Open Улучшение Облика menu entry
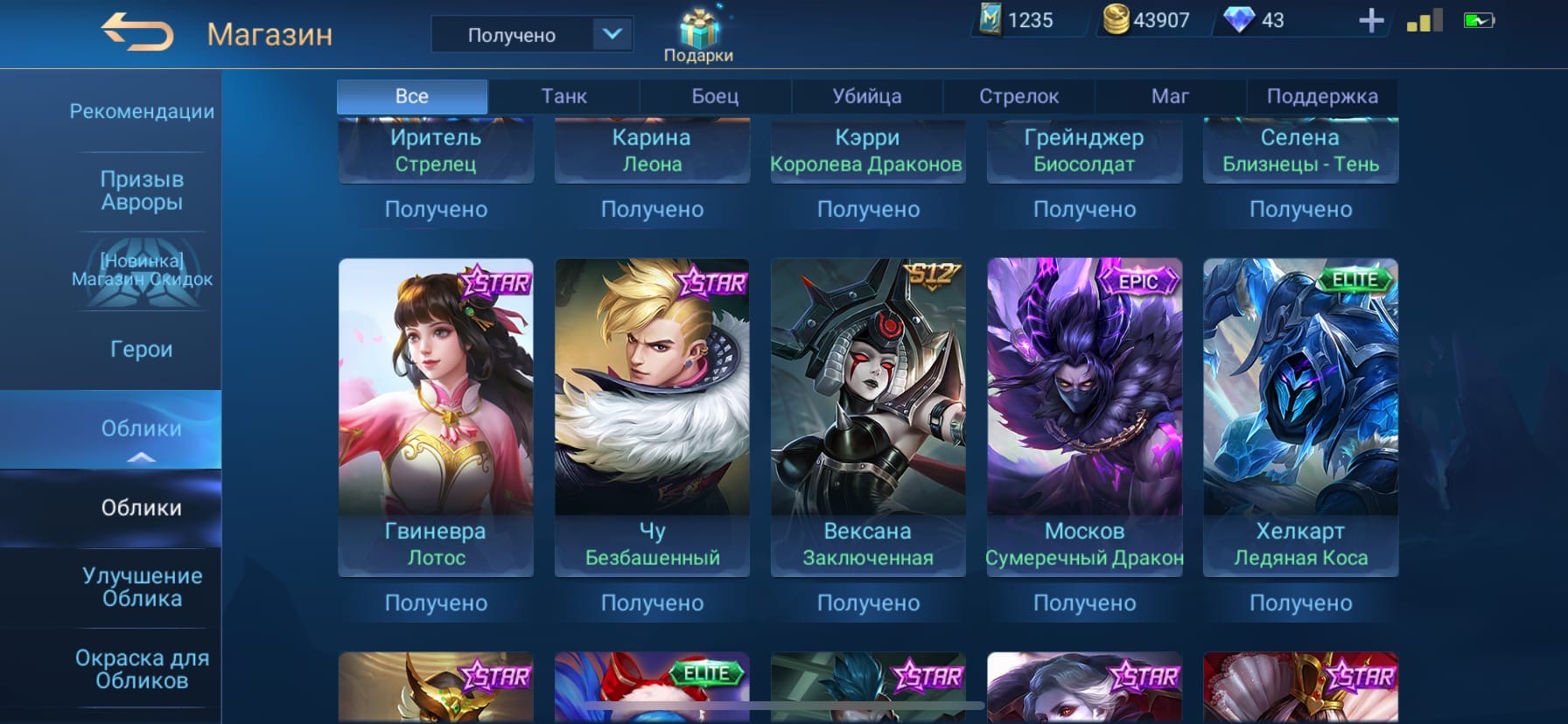This screenshot has height=724, width=1568. coord(142,587)
